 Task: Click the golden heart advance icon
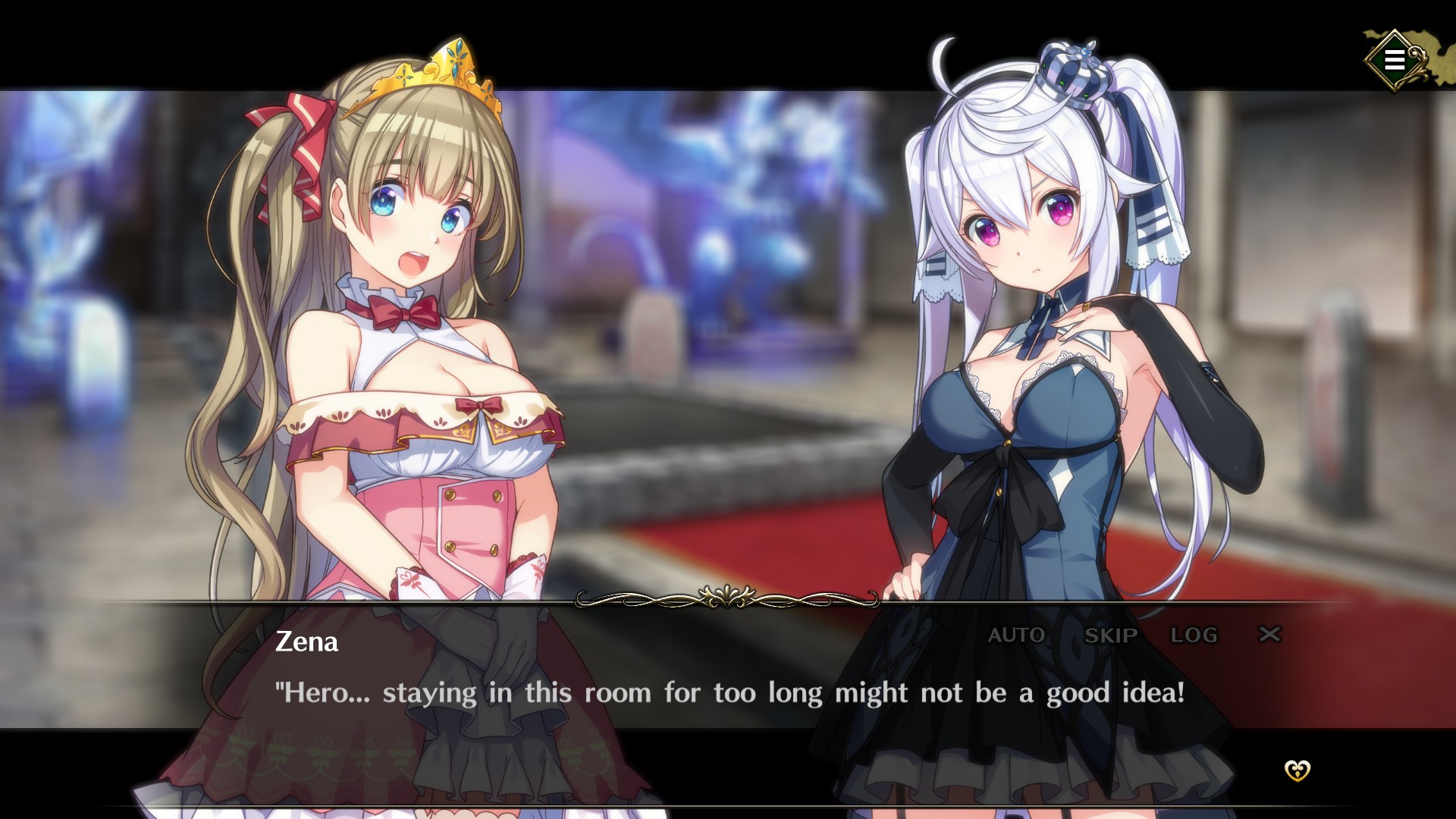click(x=1297, y=770)
